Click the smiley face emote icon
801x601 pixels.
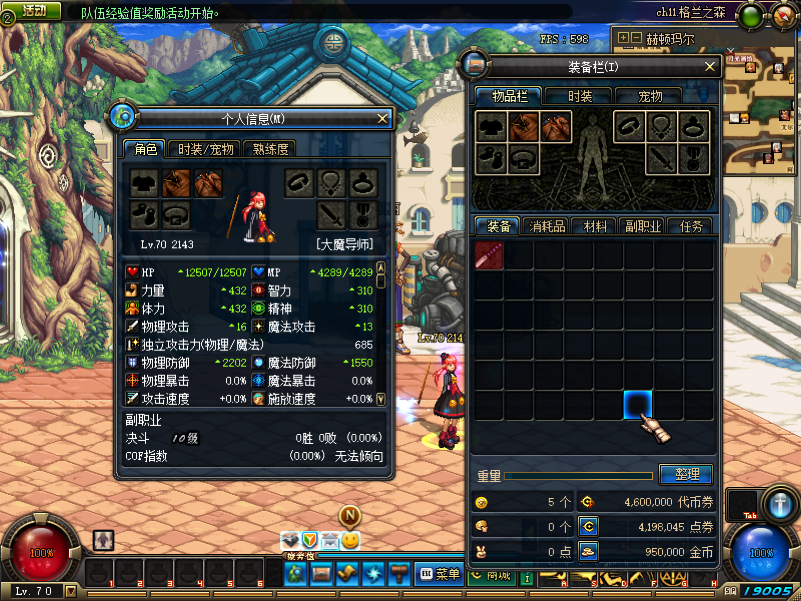(x=351, y=540)
